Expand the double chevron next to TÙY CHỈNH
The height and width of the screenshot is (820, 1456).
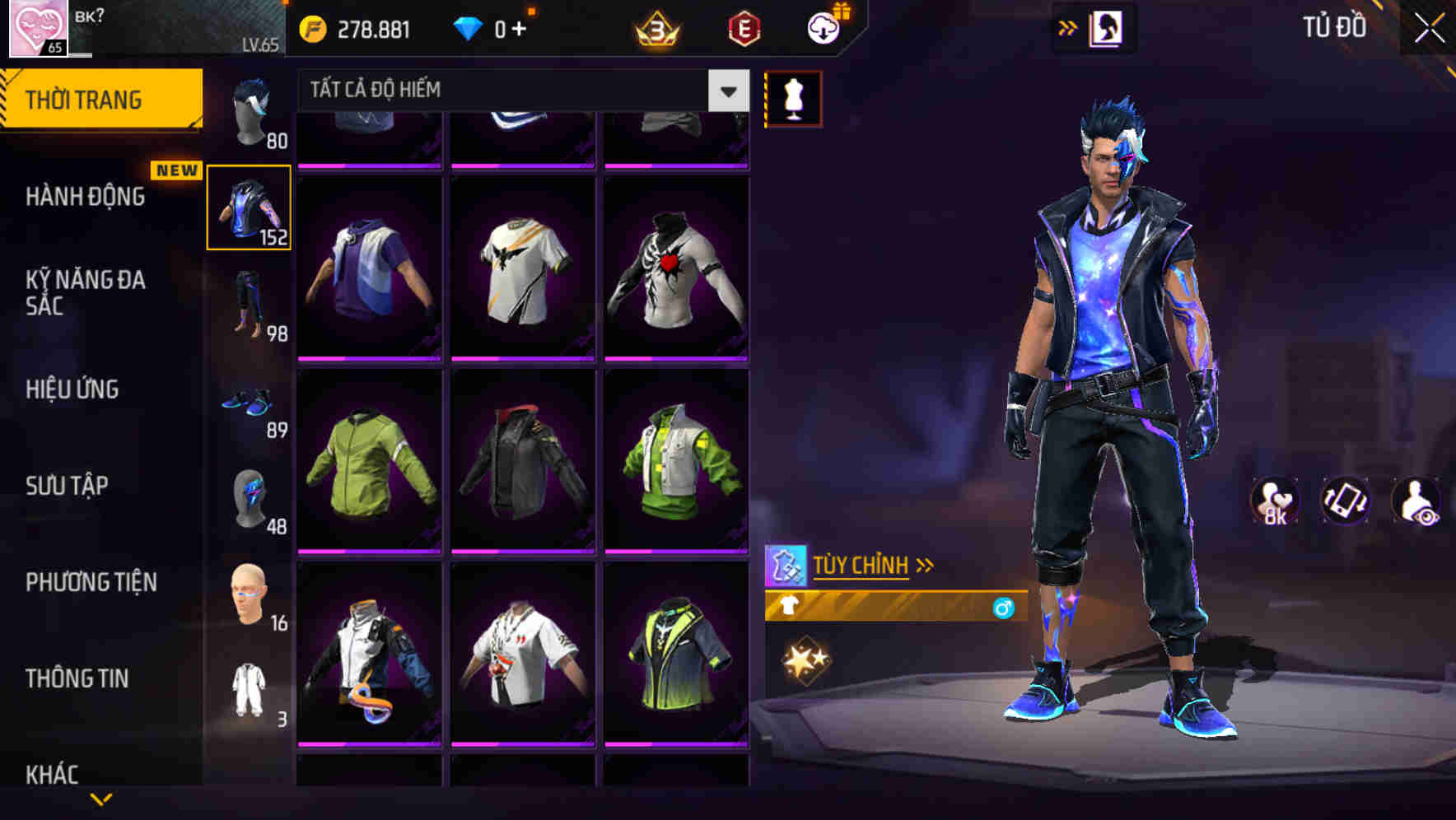pyautogui.click(x=926, y=564)
